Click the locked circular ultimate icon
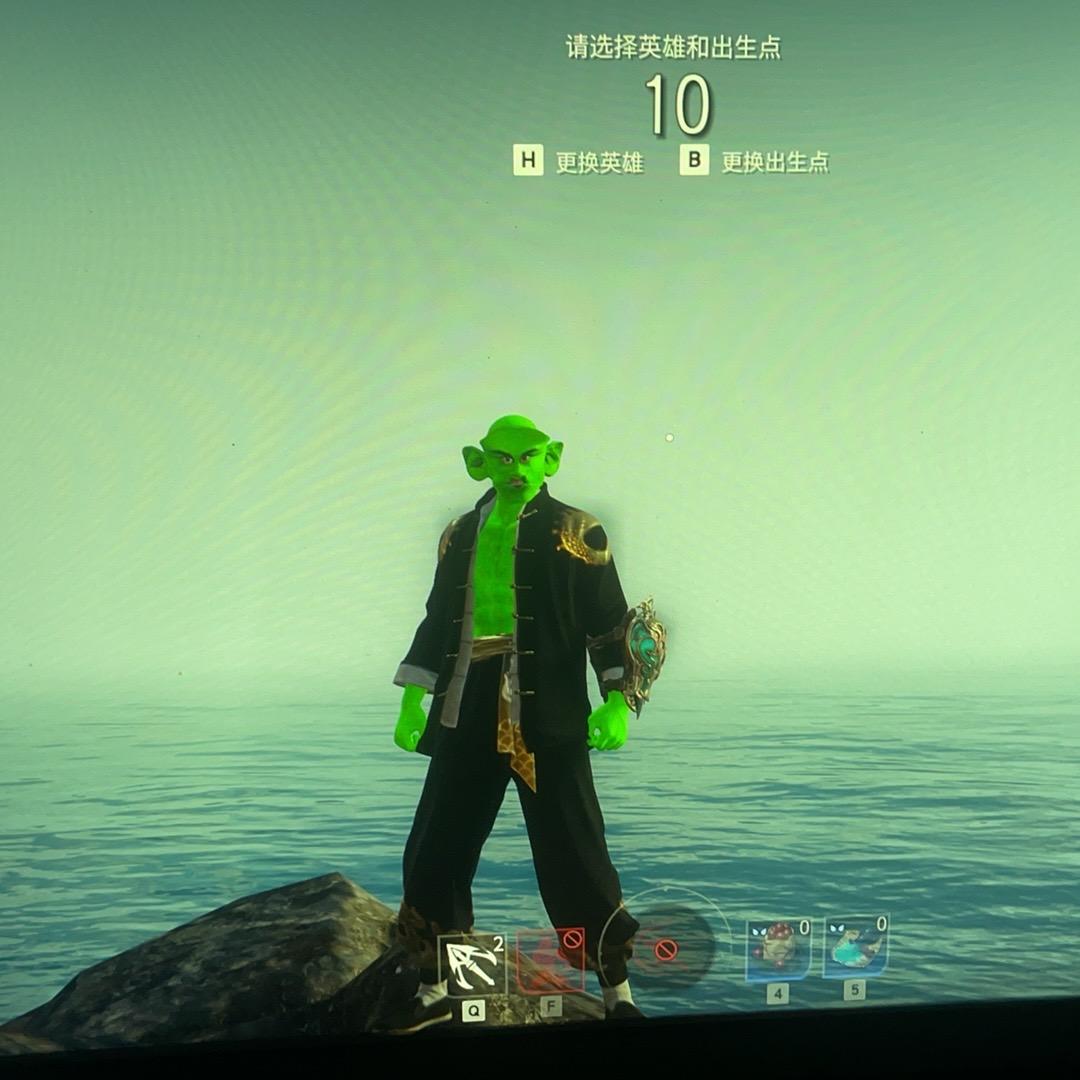Screen dimensions: 1080x1080 click(x=666, y=947)
